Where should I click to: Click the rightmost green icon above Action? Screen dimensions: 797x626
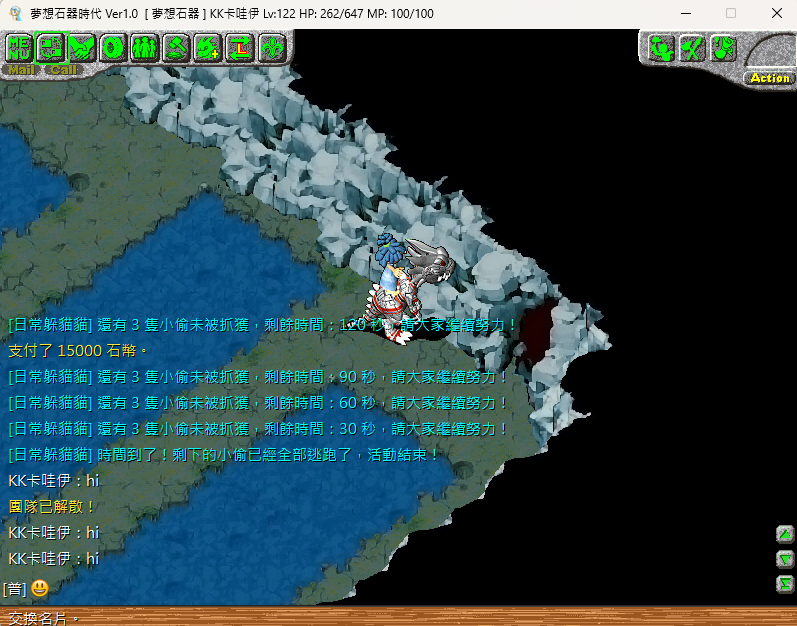click(x=723, y=48)
